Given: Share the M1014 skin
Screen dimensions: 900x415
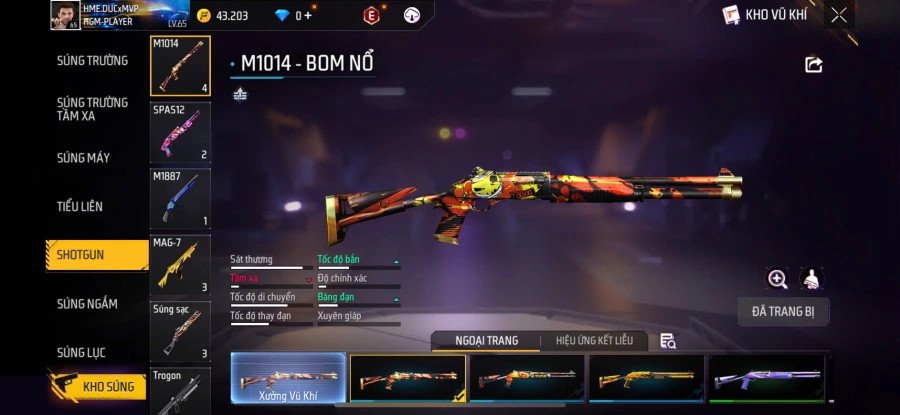Looking at the screenshot, I should pyautogui.click(x=813, y=65).
